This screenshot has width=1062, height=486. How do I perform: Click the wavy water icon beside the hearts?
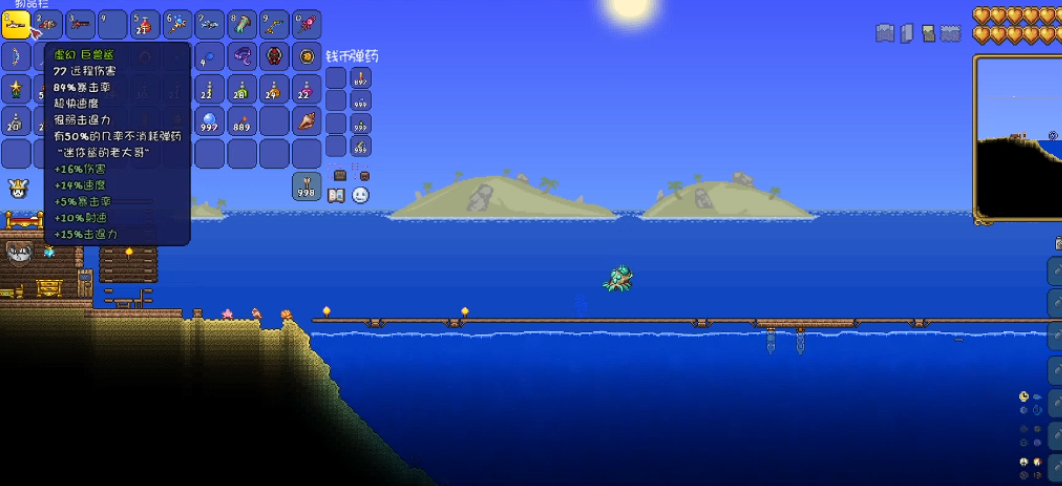pos(951,33)
